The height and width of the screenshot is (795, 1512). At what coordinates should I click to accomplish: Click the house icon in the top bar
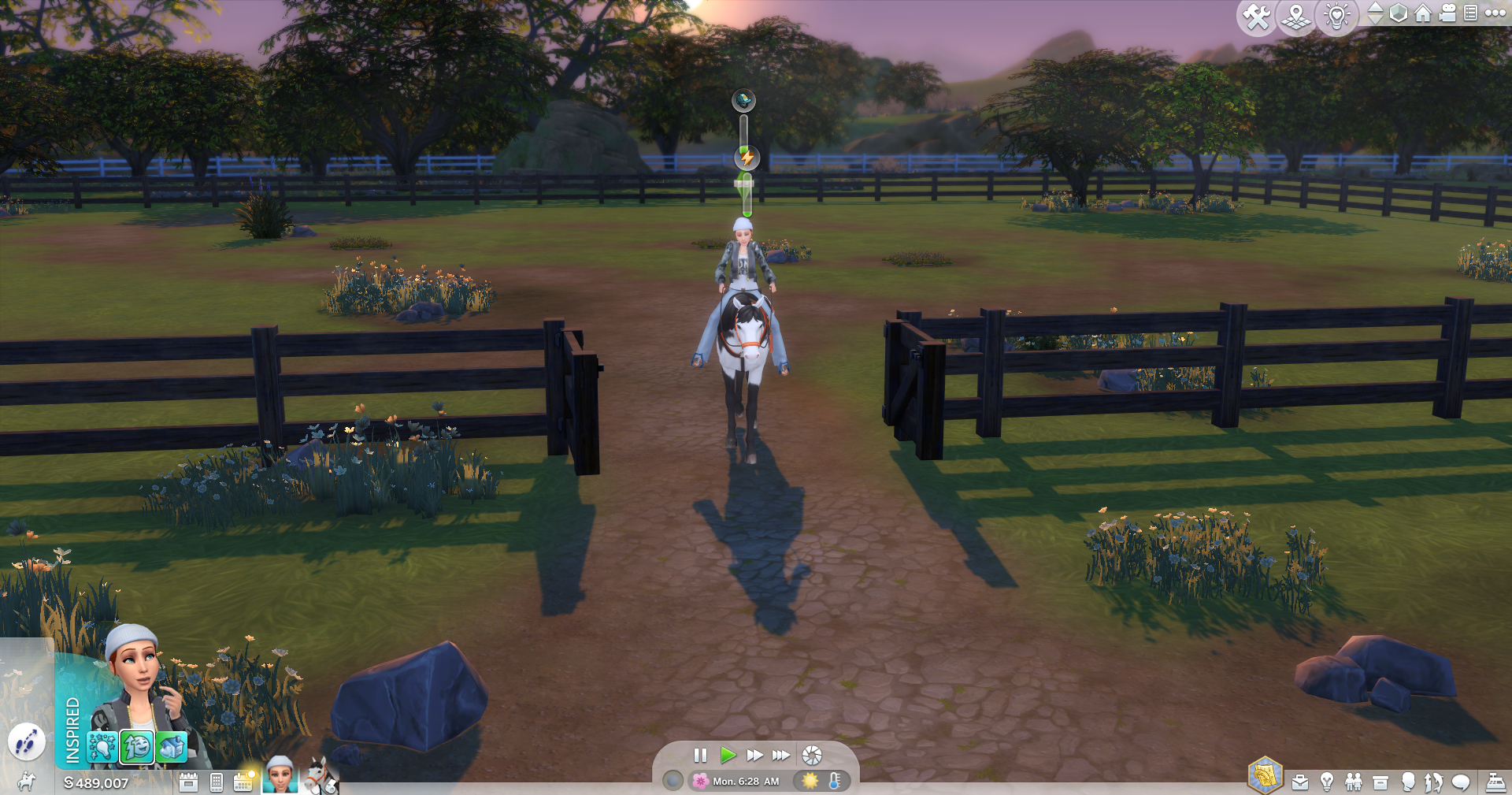click(x=1422, y=13)
